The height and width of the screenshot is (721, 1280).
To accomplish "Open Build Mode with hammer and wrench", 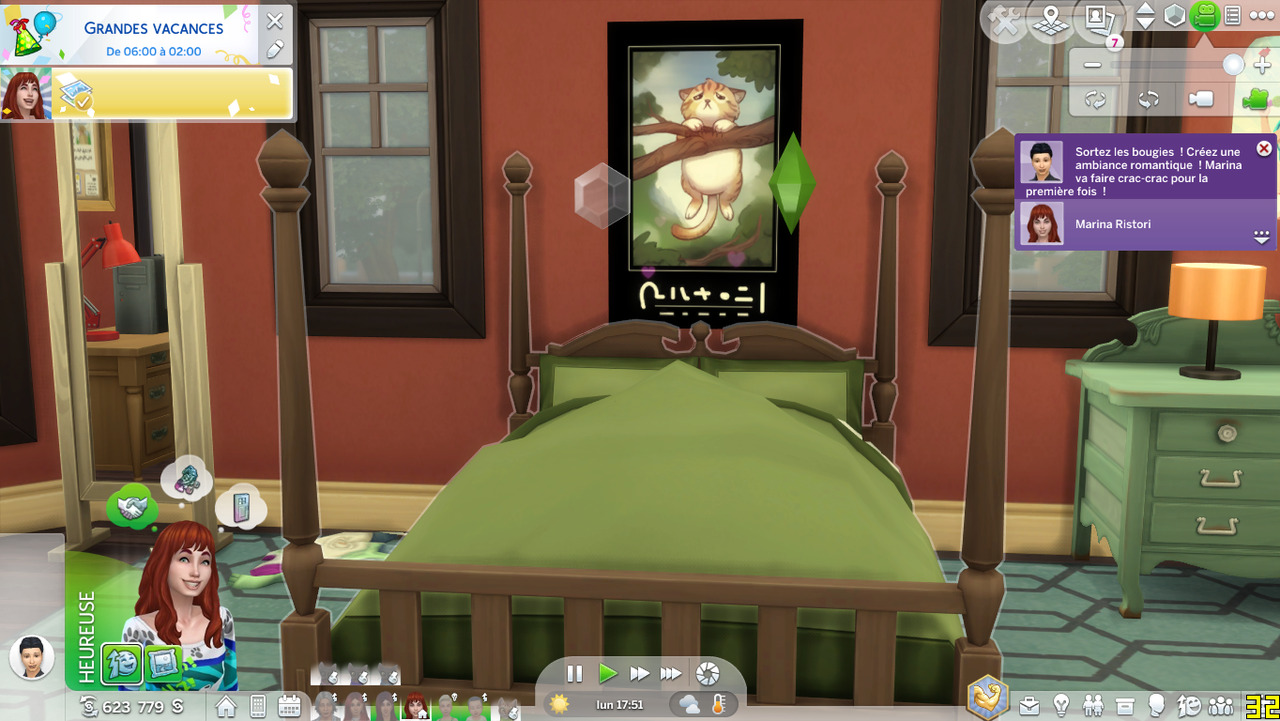I will pos(1004,21).
